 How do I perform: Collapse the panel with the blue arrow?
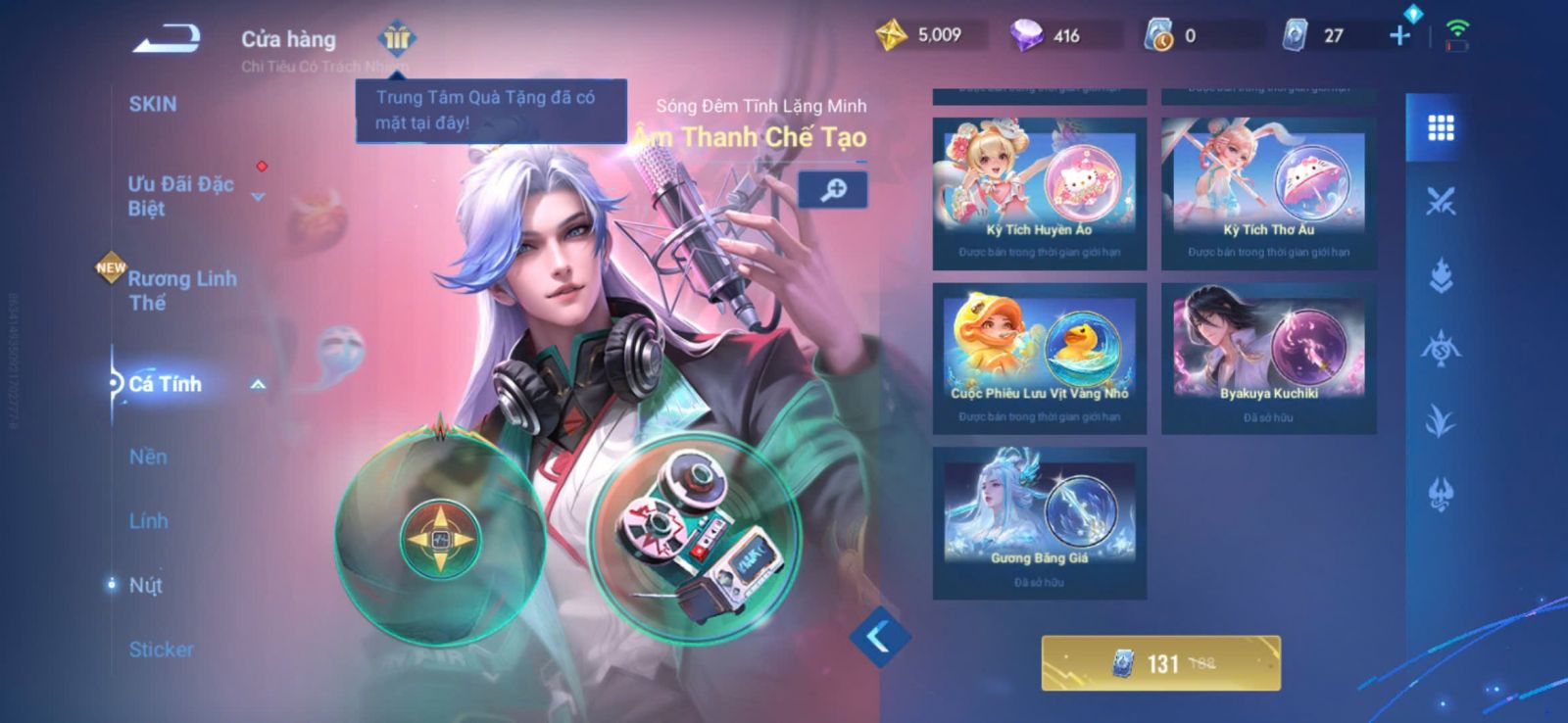click(x=879, y=637)
